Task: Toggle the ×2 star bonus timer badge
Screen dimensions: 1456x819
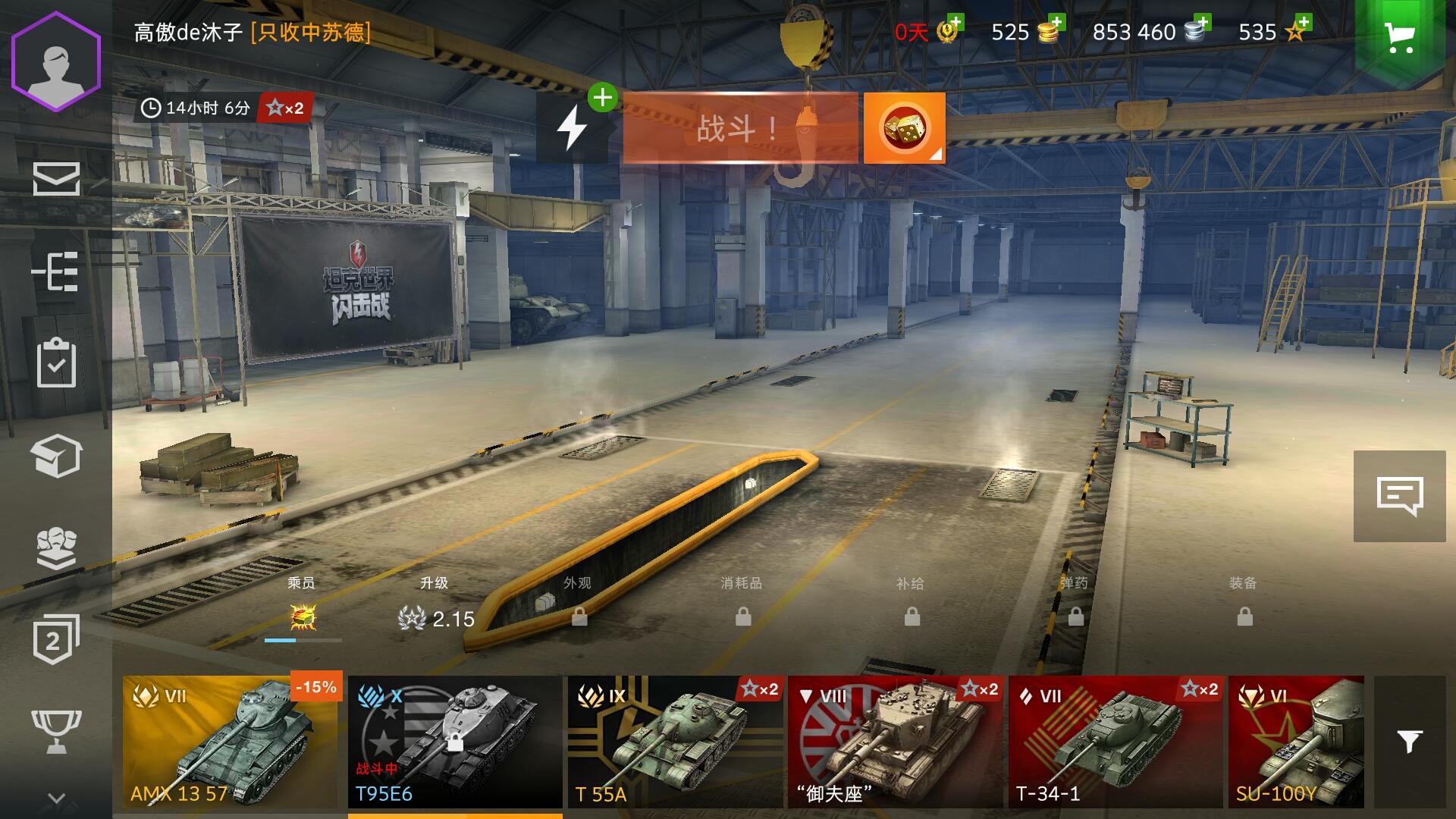Action: pos(284,108)
